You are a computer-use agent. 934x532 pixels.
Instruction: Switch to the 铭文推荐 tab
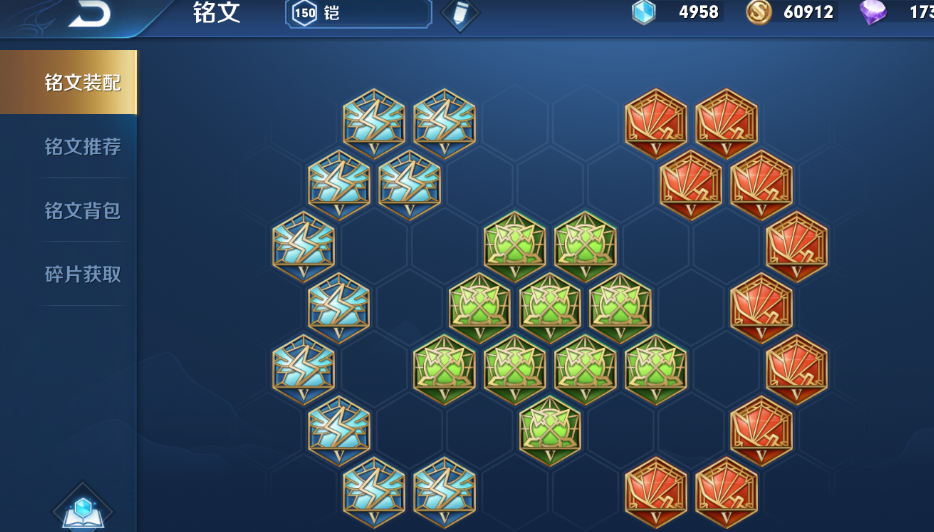(x=82, y=147)
